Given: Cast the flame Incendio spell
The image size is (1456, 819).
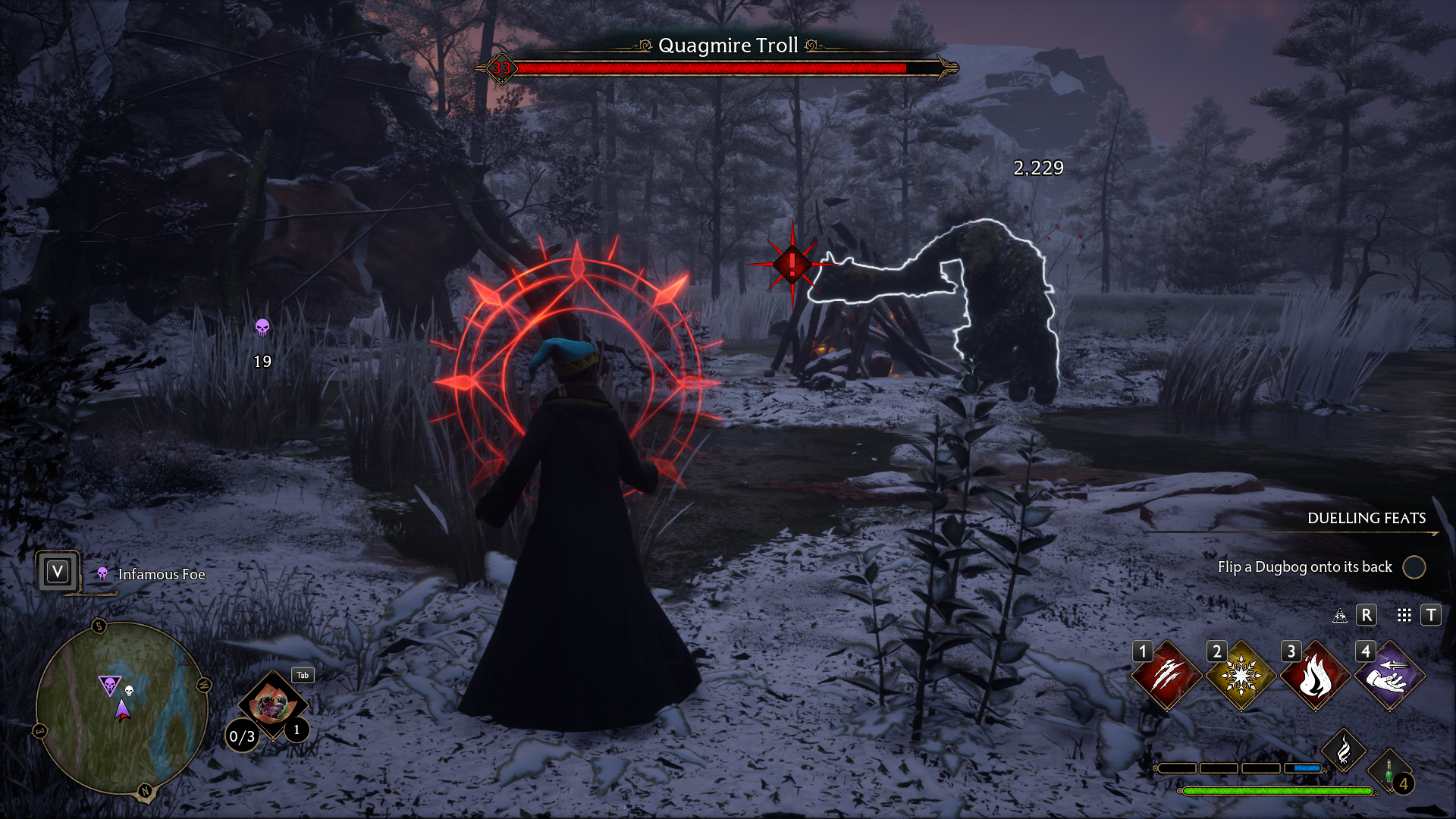Looking at the screenshot, I should click(x=1314, y=676).
